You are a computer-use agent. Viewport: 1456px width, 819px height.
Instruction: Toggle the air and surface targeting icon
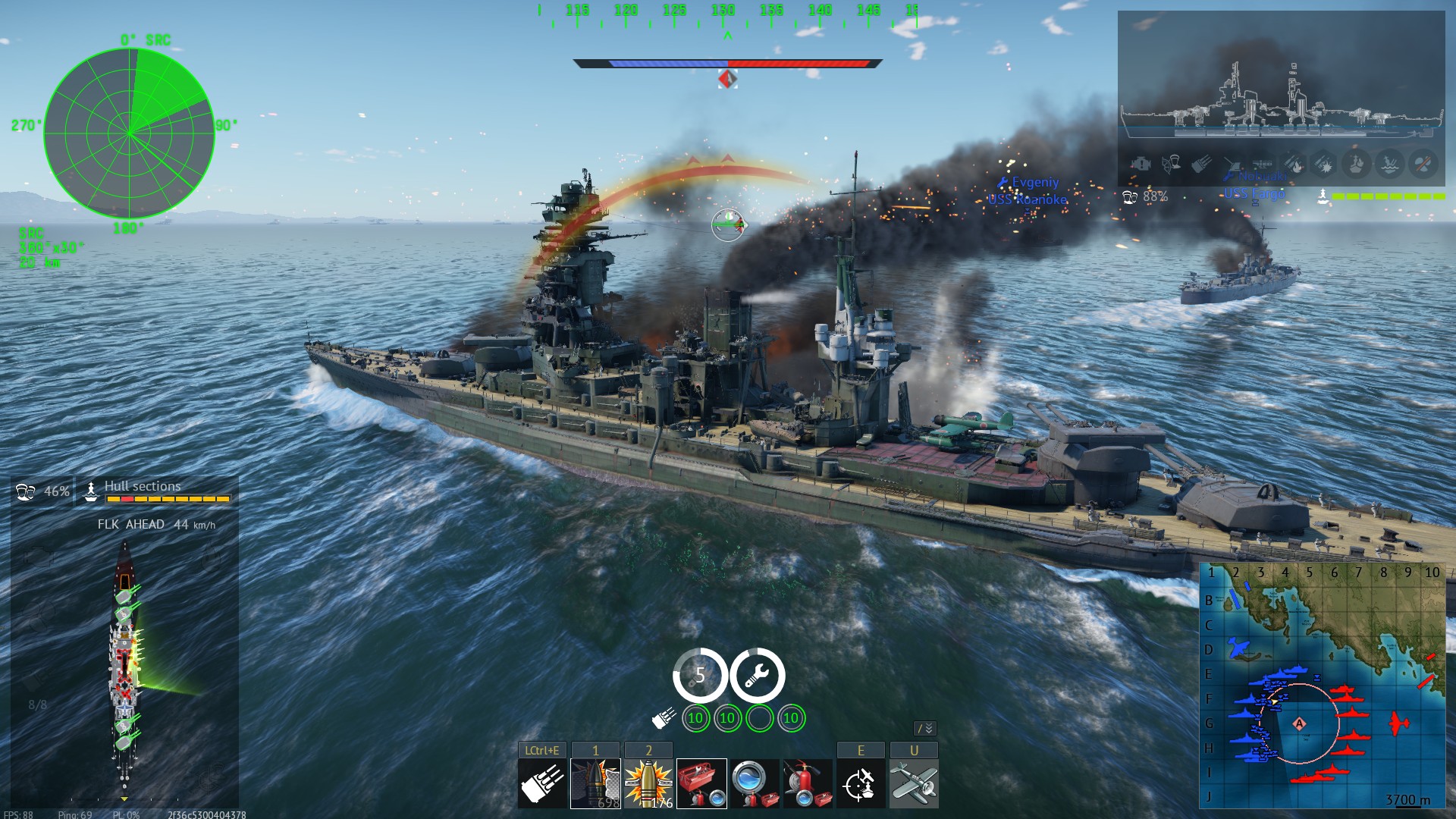tap(861, 783)
